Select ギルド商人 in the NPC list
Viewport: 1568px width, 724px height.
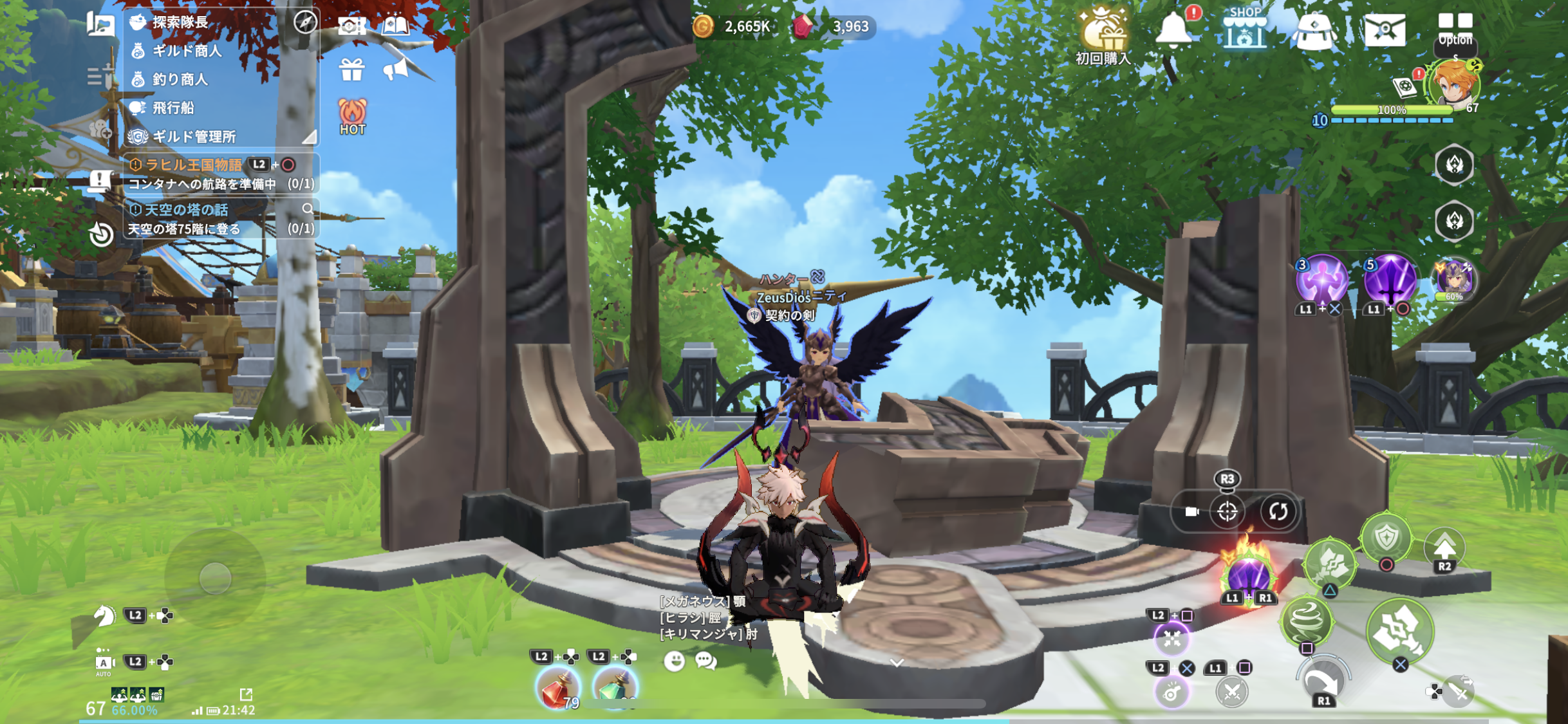pos(187,51)
